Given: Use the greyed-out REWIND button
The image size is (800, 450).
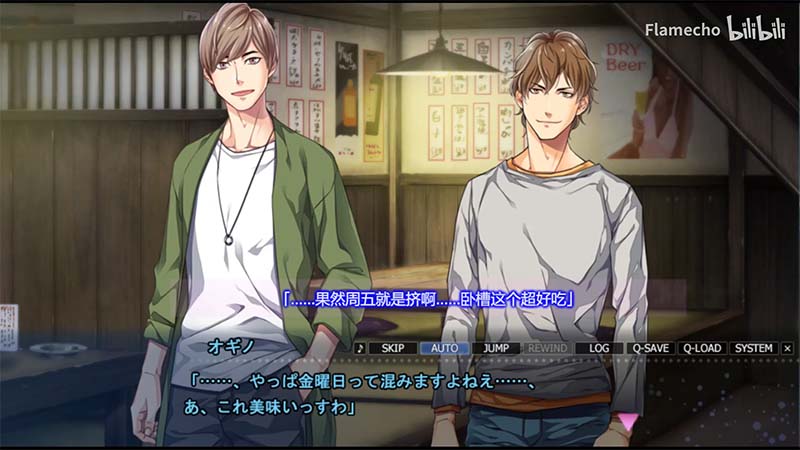Looking at the screenshot, I should tap(547, 348).
